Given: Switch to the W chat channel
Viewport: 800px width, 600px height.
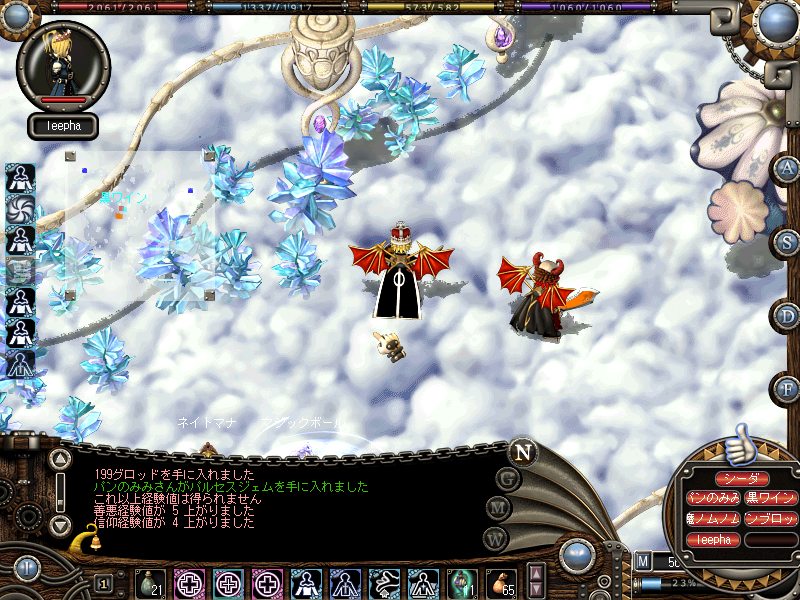Looking at the screenshot, I should pos(494,537).
